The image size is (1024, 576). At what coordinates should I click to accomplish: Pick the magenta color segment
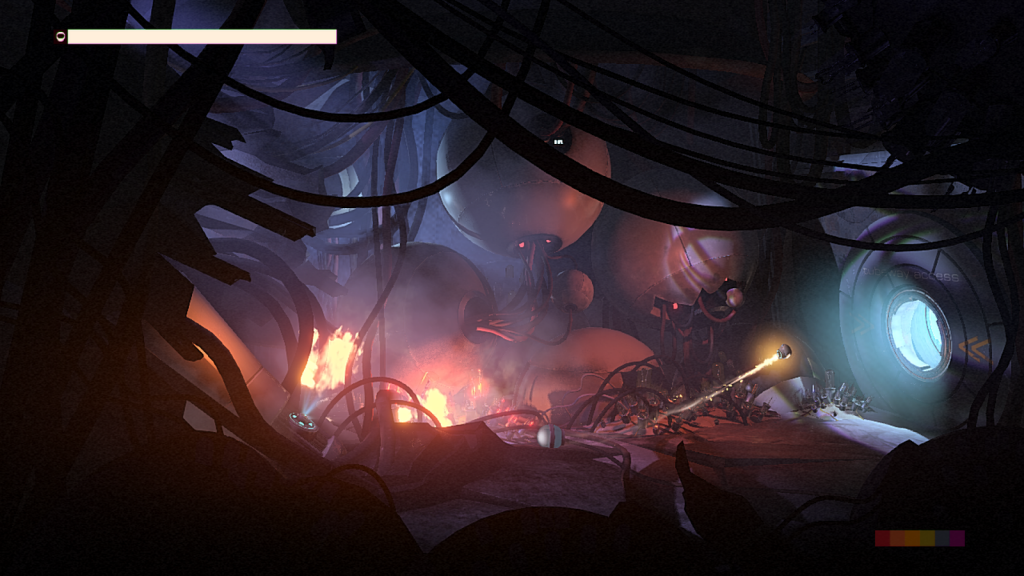click(x=957, y=538)
